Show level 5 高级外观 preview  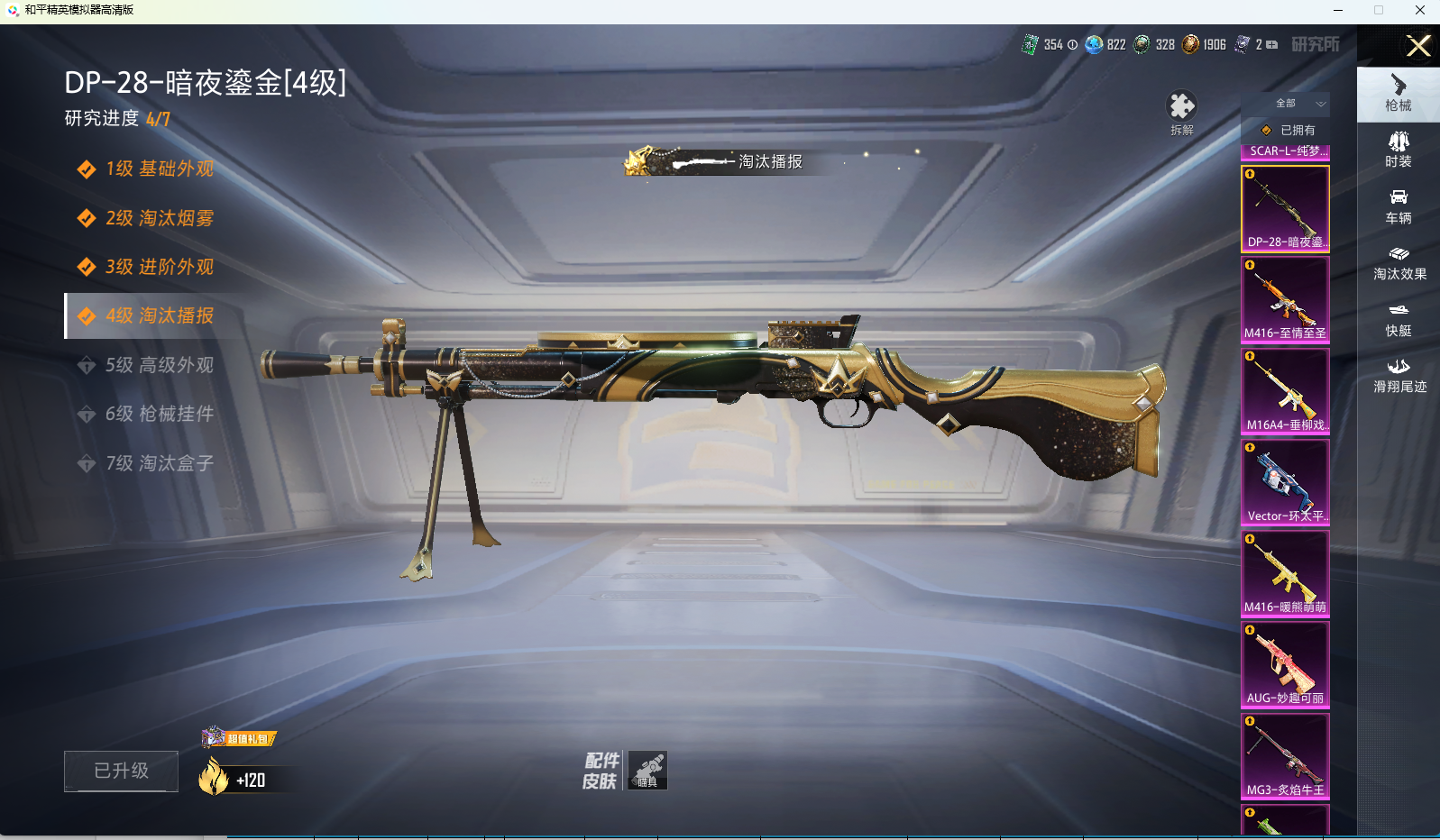click(x=159, y=365)
